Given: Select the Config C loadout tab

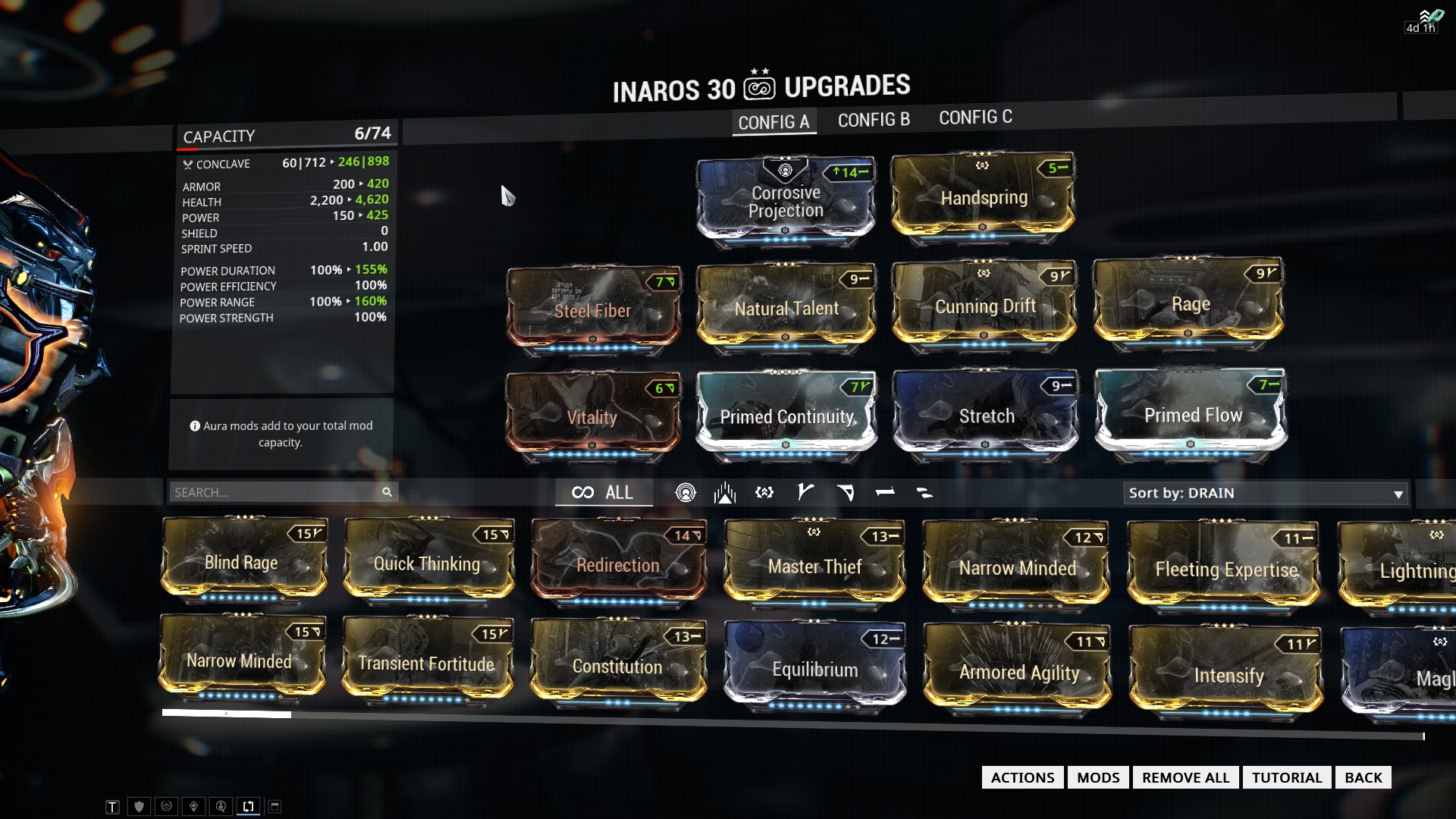Looking at the screenshot, I should point(975,118).
